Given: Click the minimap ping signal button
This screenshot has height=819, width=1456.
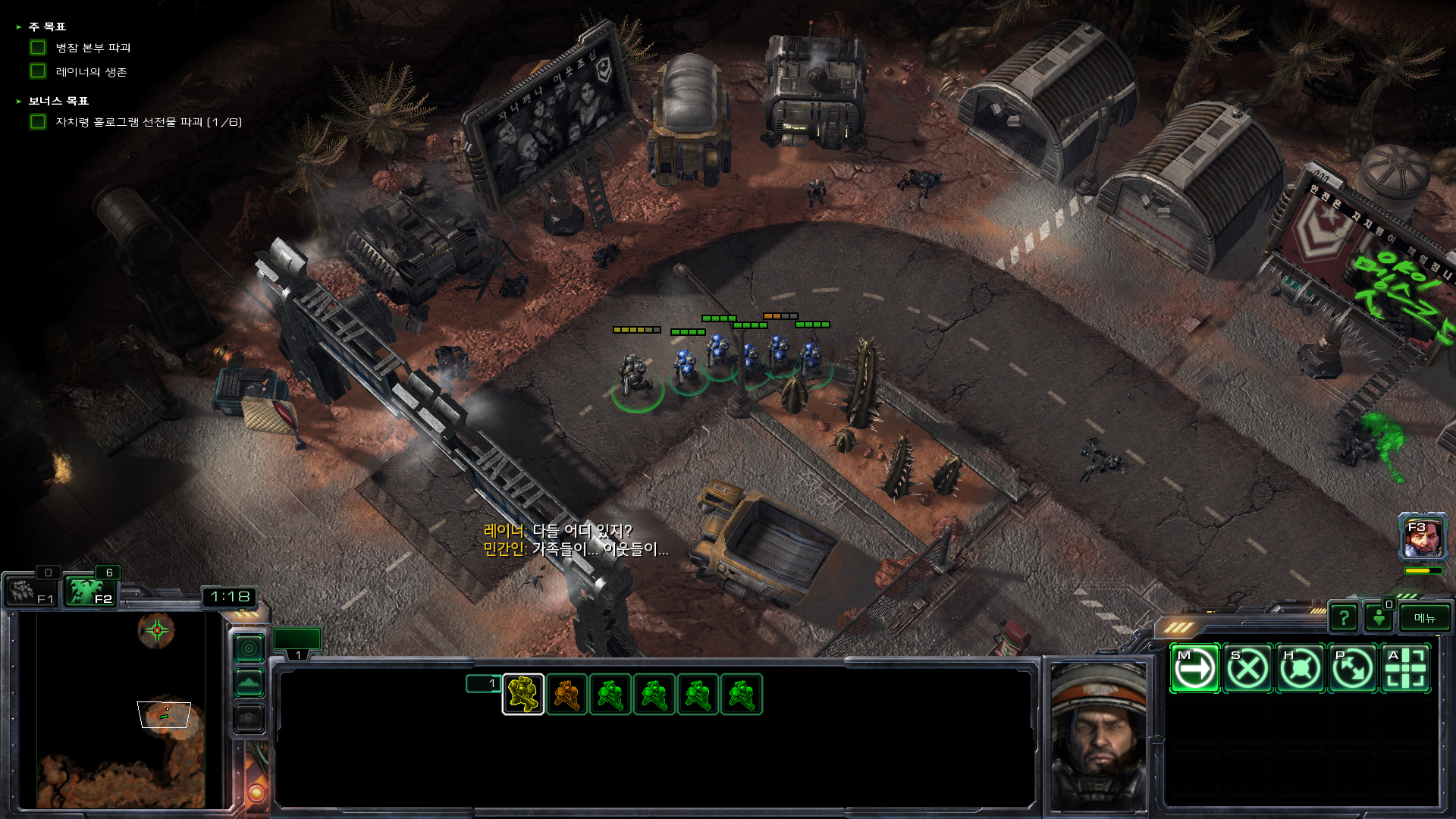Looking at the screenshot, I should pyautogui.click(x=249, y=648).
